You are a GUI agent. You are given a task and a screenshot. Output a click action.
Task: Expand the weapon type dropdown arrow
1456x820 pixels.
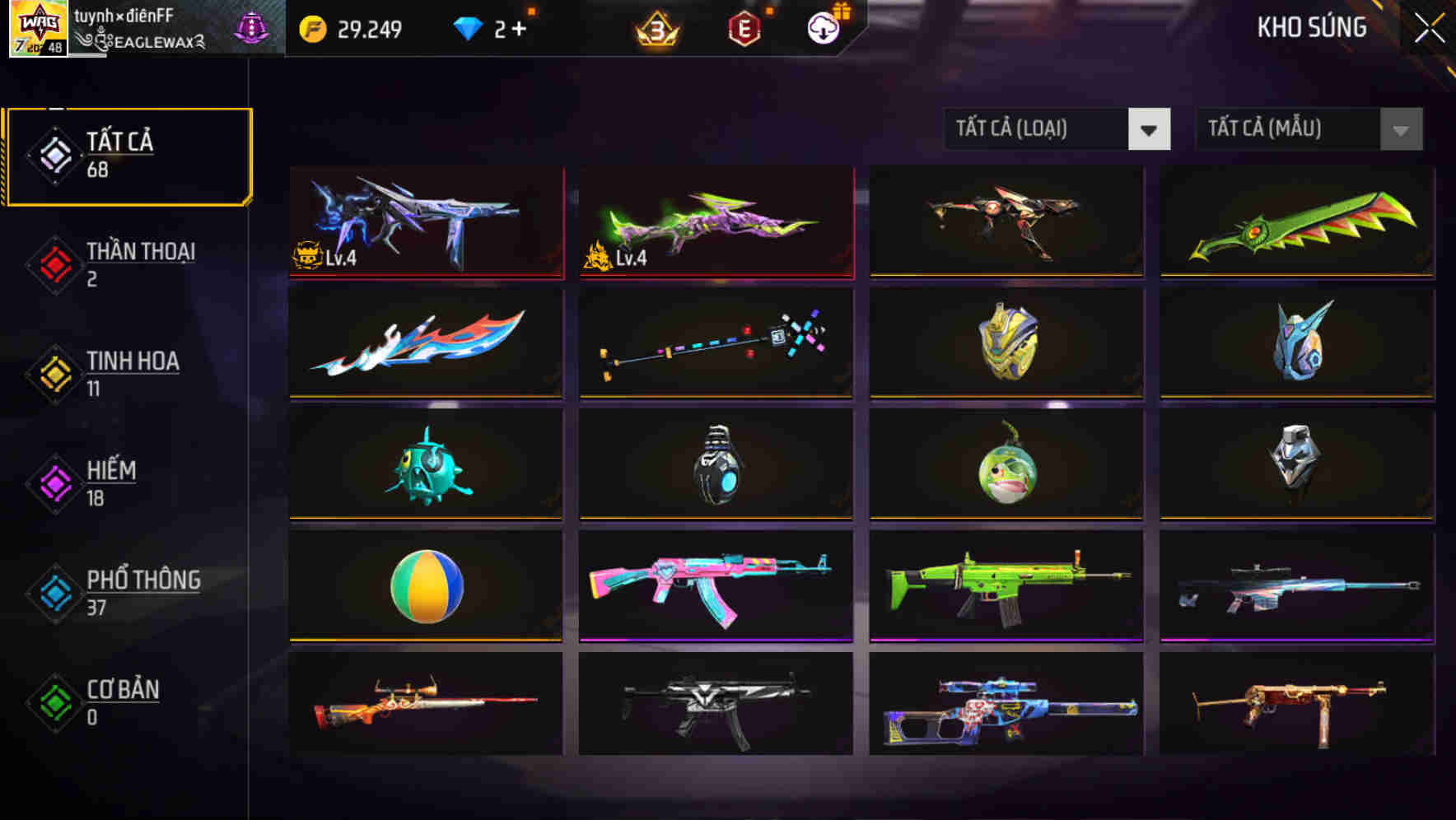pos(1150,129)
